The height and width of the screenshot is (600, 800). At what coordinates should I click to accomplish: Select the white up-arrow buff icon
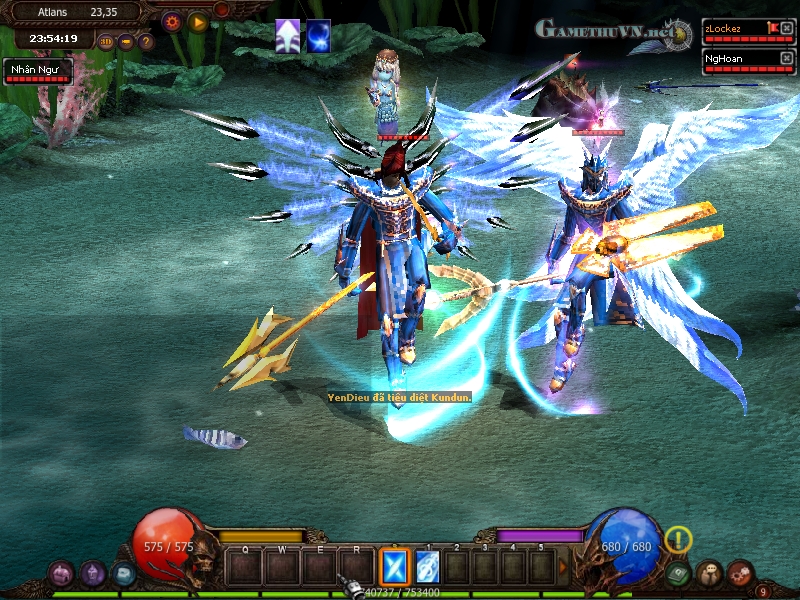(288, 35)
